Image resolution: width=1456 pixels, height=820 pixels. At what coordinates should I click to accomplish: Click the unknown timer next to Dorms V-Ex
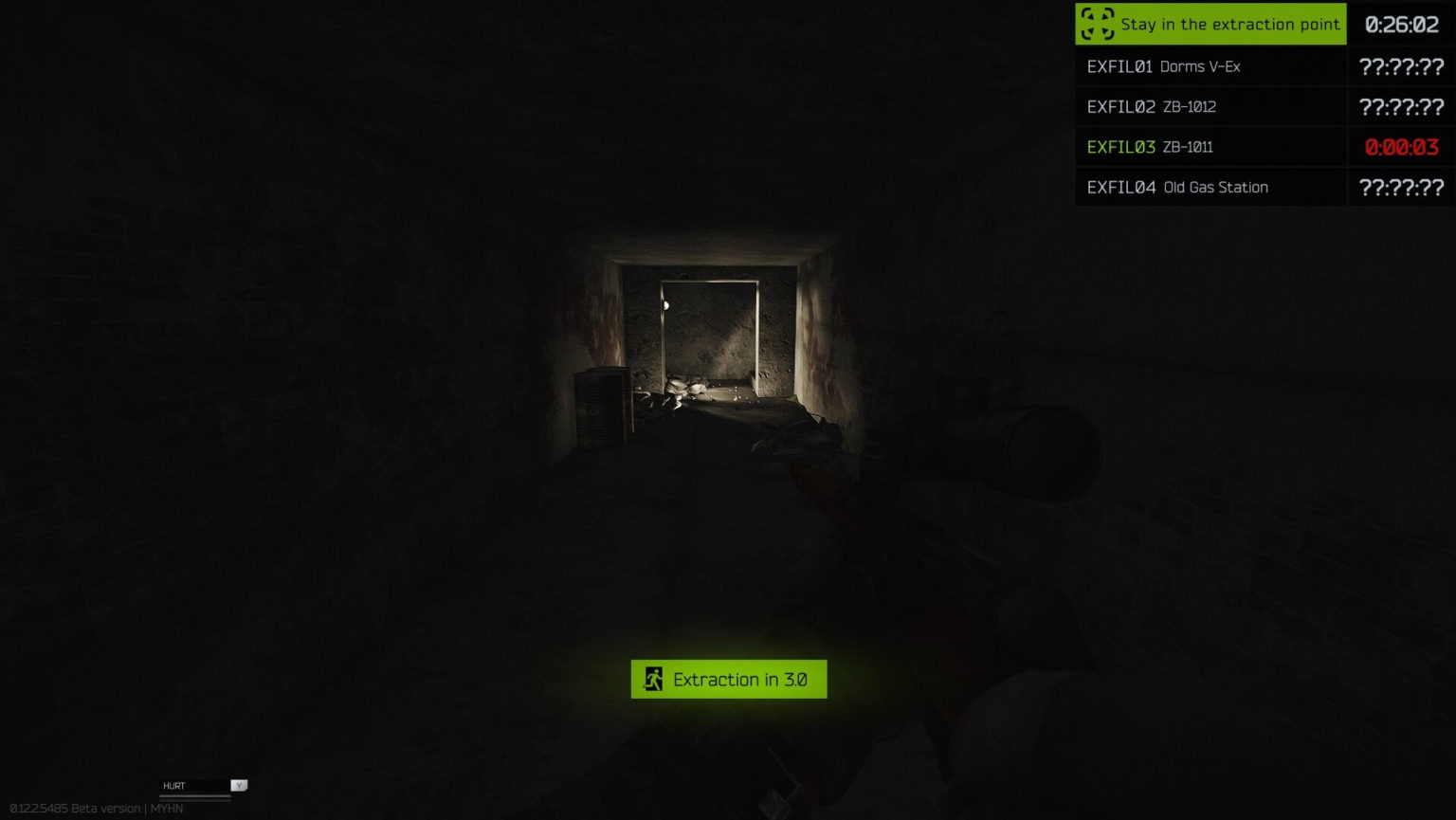tap(1400, 66)
